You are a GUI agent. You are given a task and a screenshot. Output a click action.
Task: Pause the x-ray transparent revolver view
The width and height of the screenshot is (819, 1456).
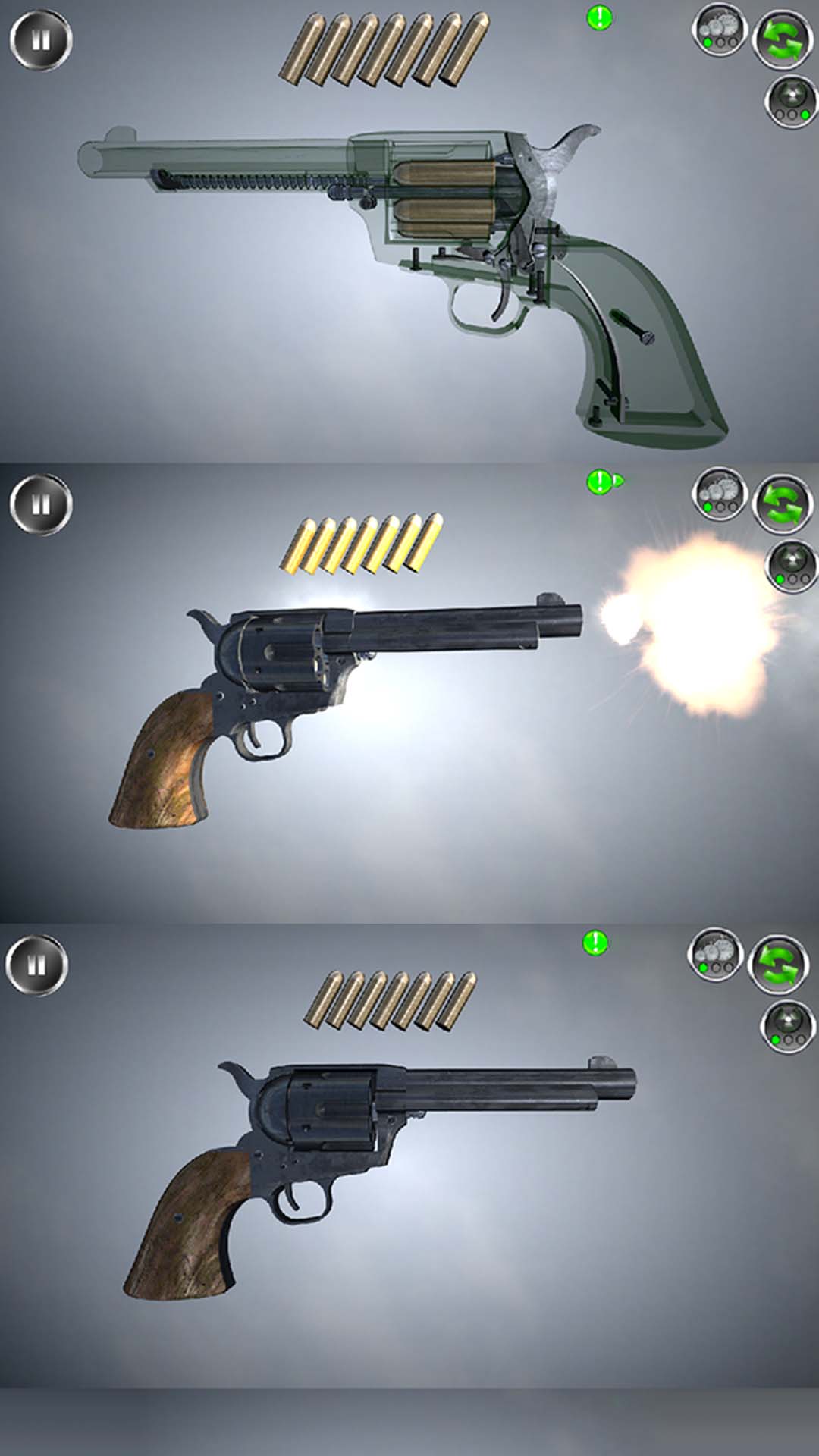(x=41, y=40)
